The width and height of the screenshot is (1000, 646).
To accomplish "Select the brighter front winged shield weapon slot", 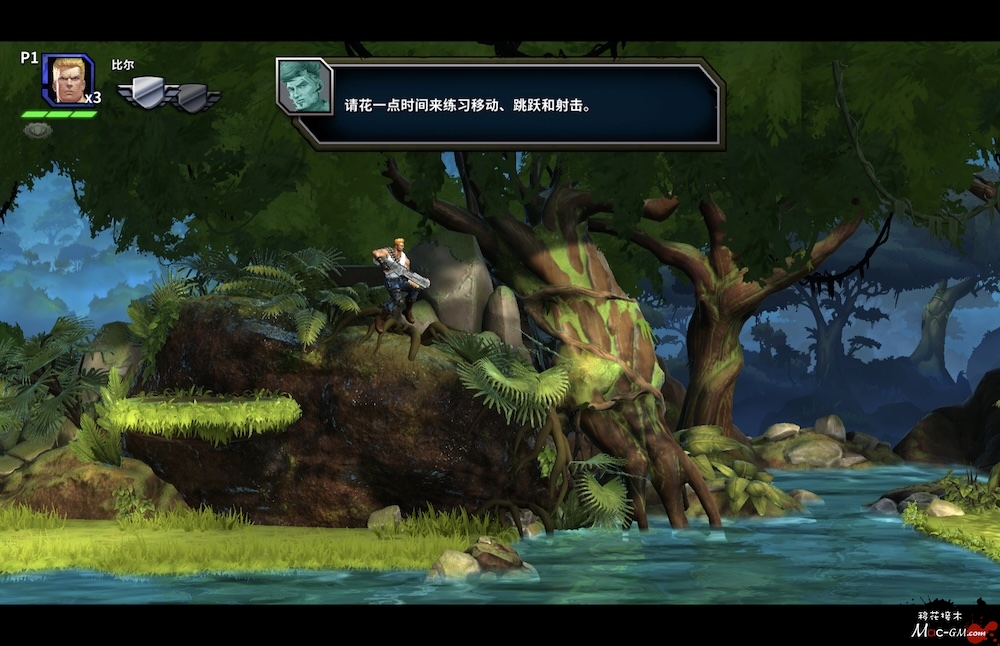I will tap(142, 93).
